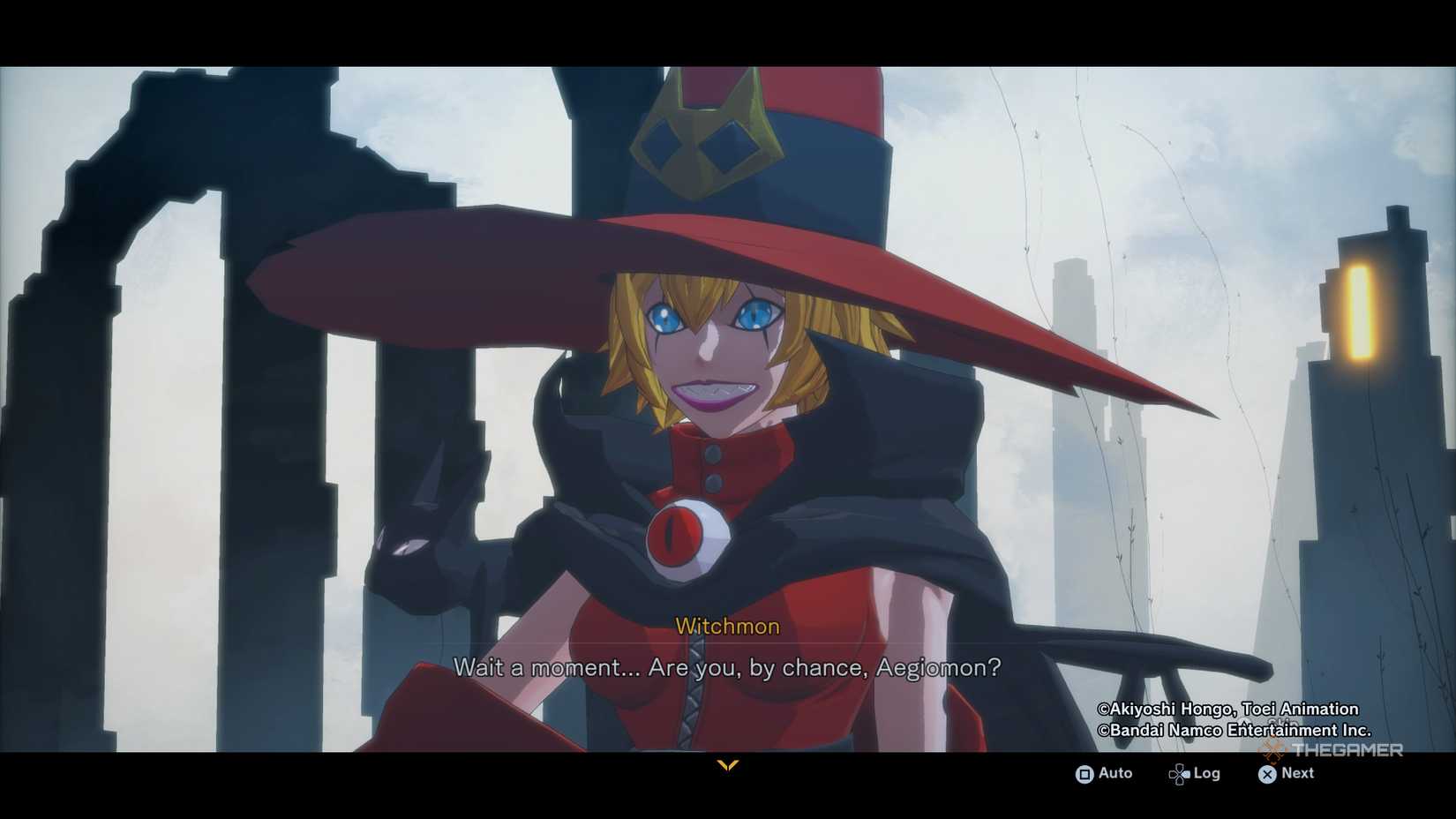Click the dialogue line asking about Aegiomon
This screenshot has height=819, width=1456.
coord(726,668)
